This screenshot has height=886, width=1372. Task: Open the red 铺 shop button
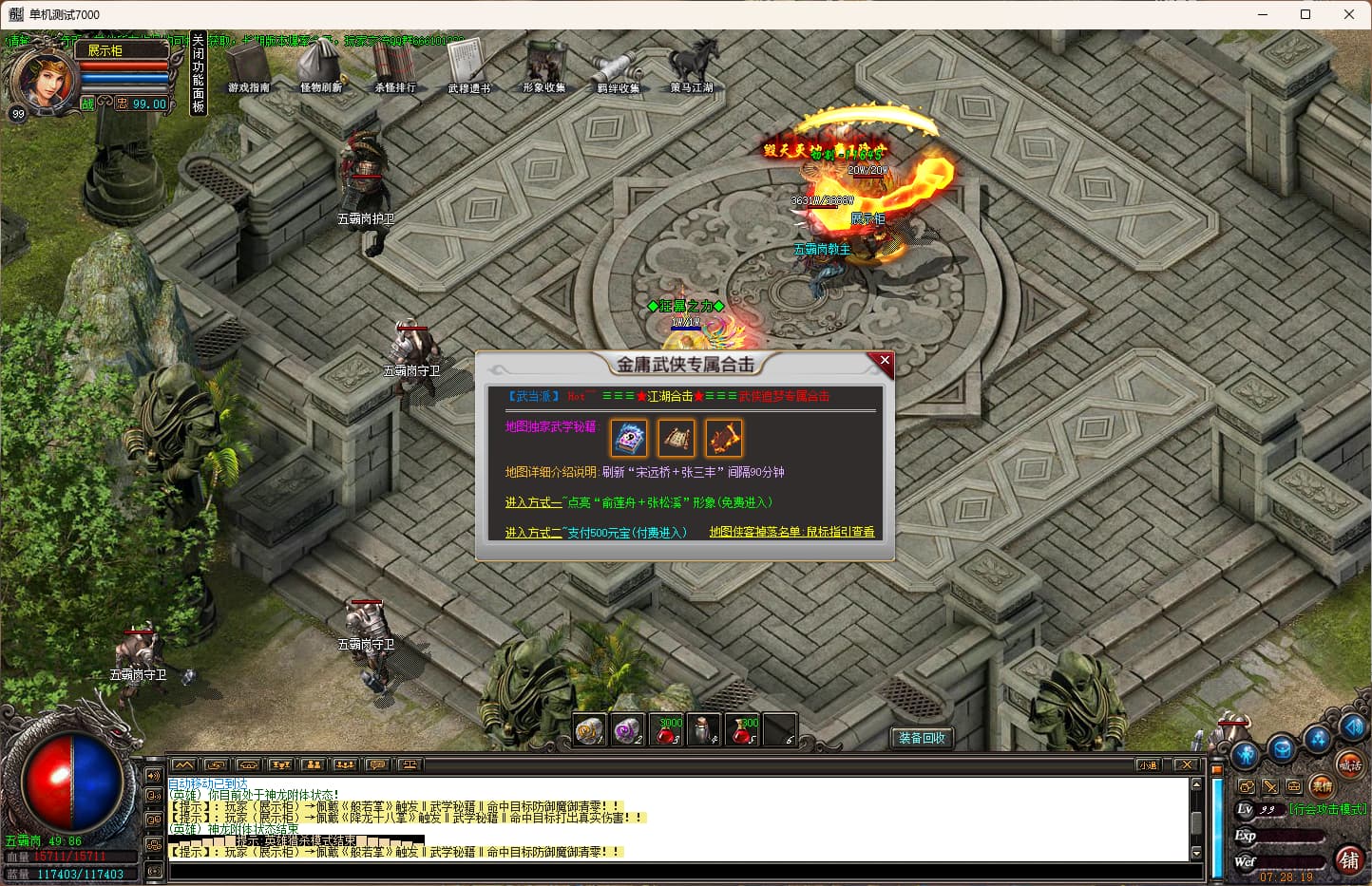1349,859
